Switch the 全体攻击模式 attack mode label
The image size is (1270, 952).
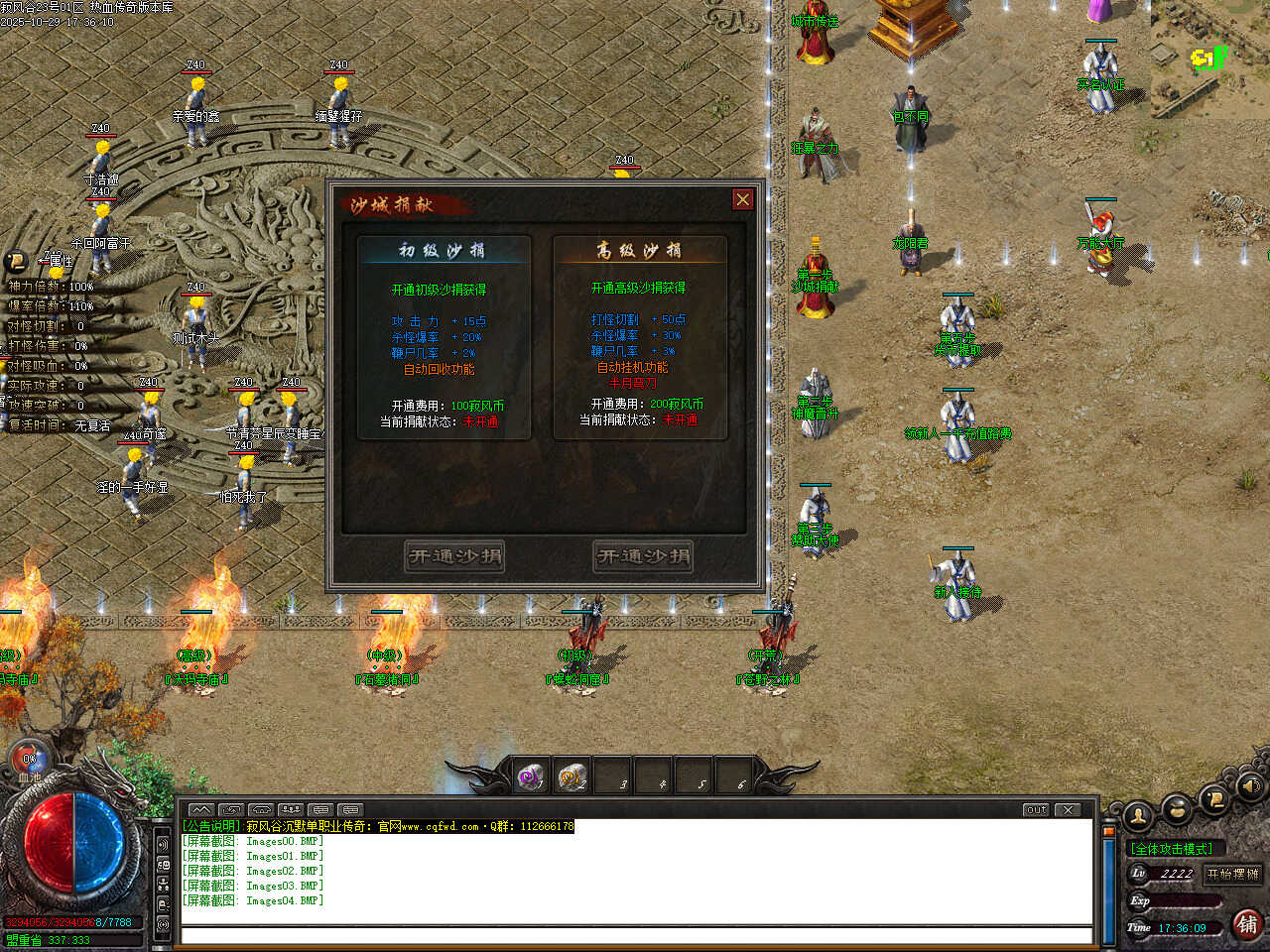click(x=1172, y=849)
